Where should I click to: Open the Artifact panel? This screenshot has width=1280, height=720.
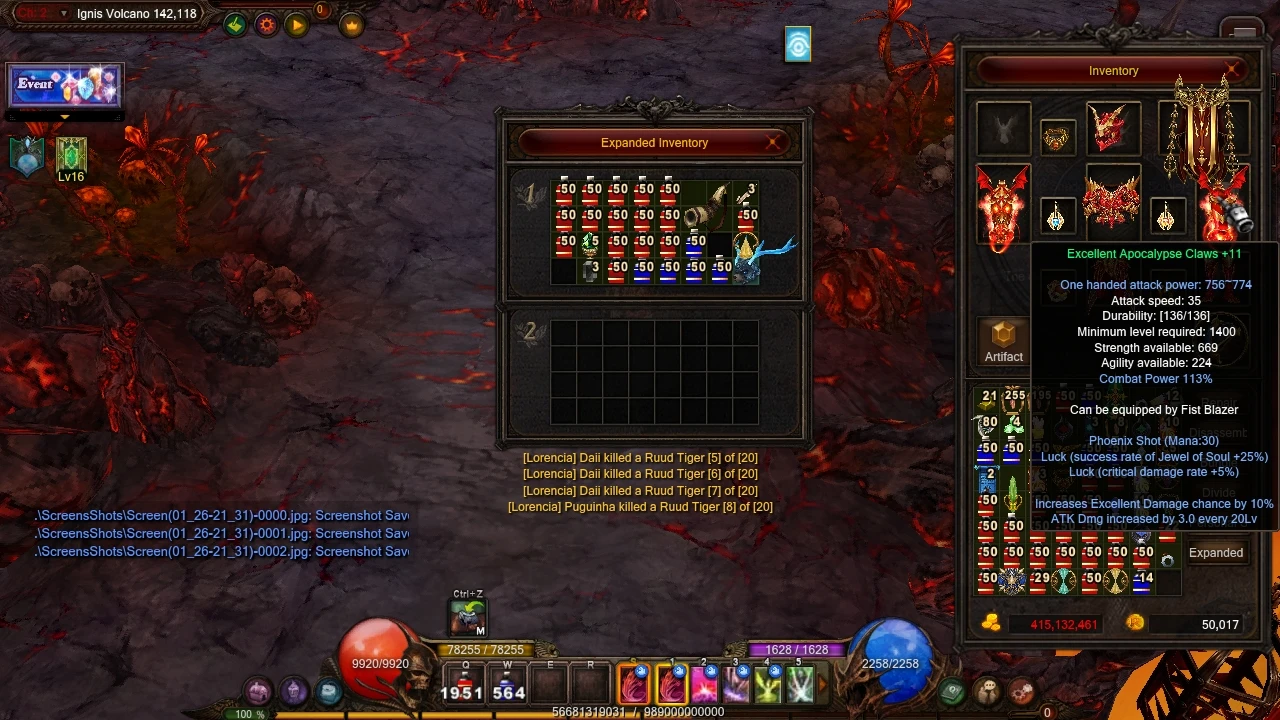tap(1003, 341)
